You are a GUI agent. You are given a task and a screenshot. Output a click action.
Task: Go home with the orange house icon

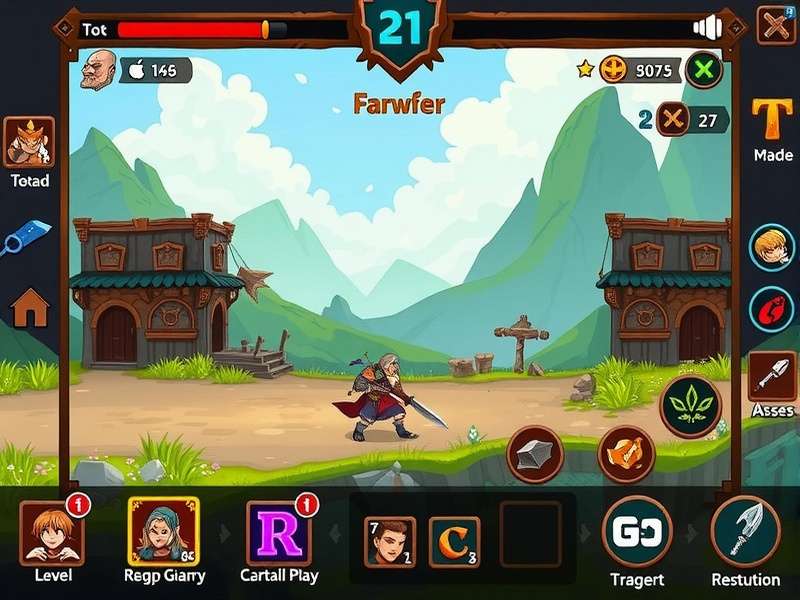pyautogui.click(x=29, y=307)
